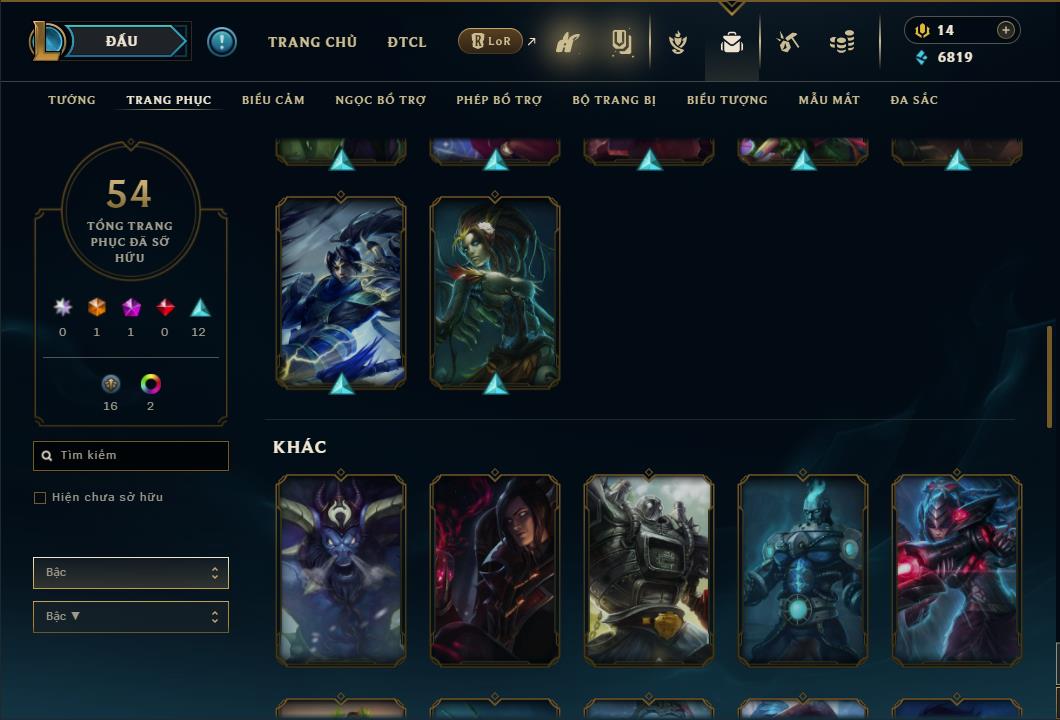The width and height of the screenshot is (1060, 720).
Task: Open the MẪU MẮT tab
Action: [x=829, y=100]
